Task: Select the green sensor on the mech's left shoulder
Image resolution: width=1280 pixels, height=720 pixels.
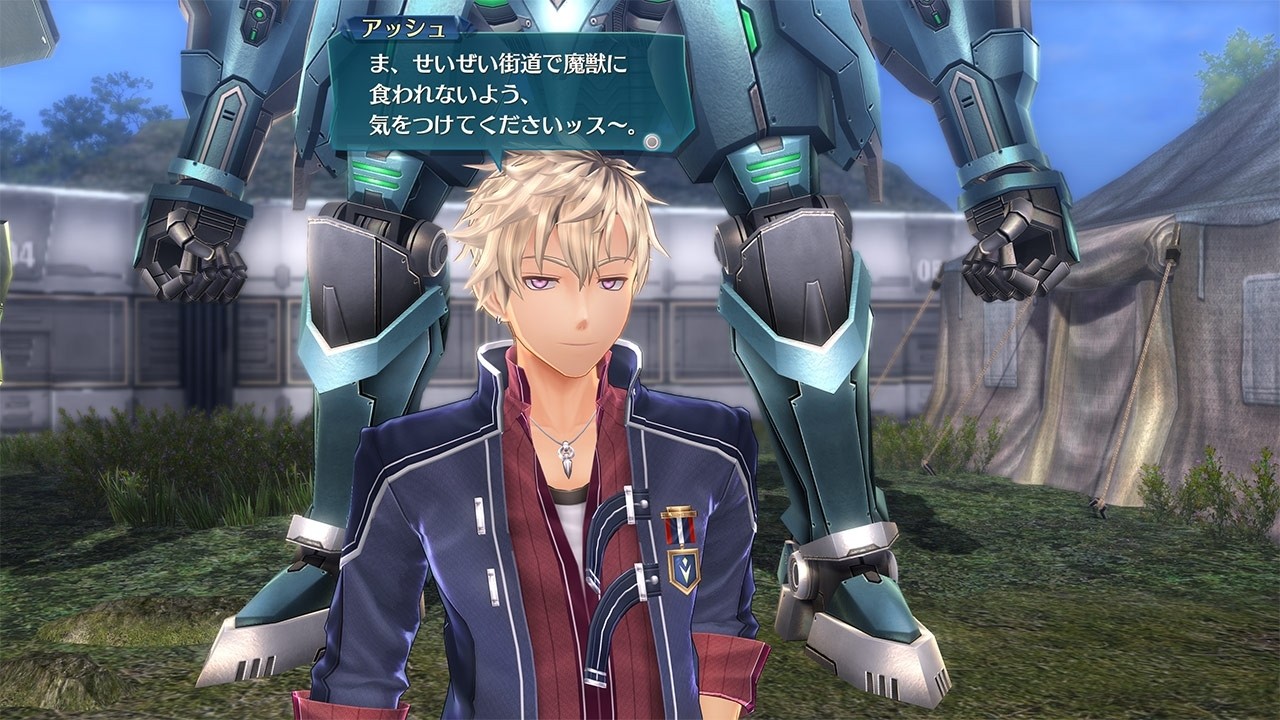Action: 259,14
